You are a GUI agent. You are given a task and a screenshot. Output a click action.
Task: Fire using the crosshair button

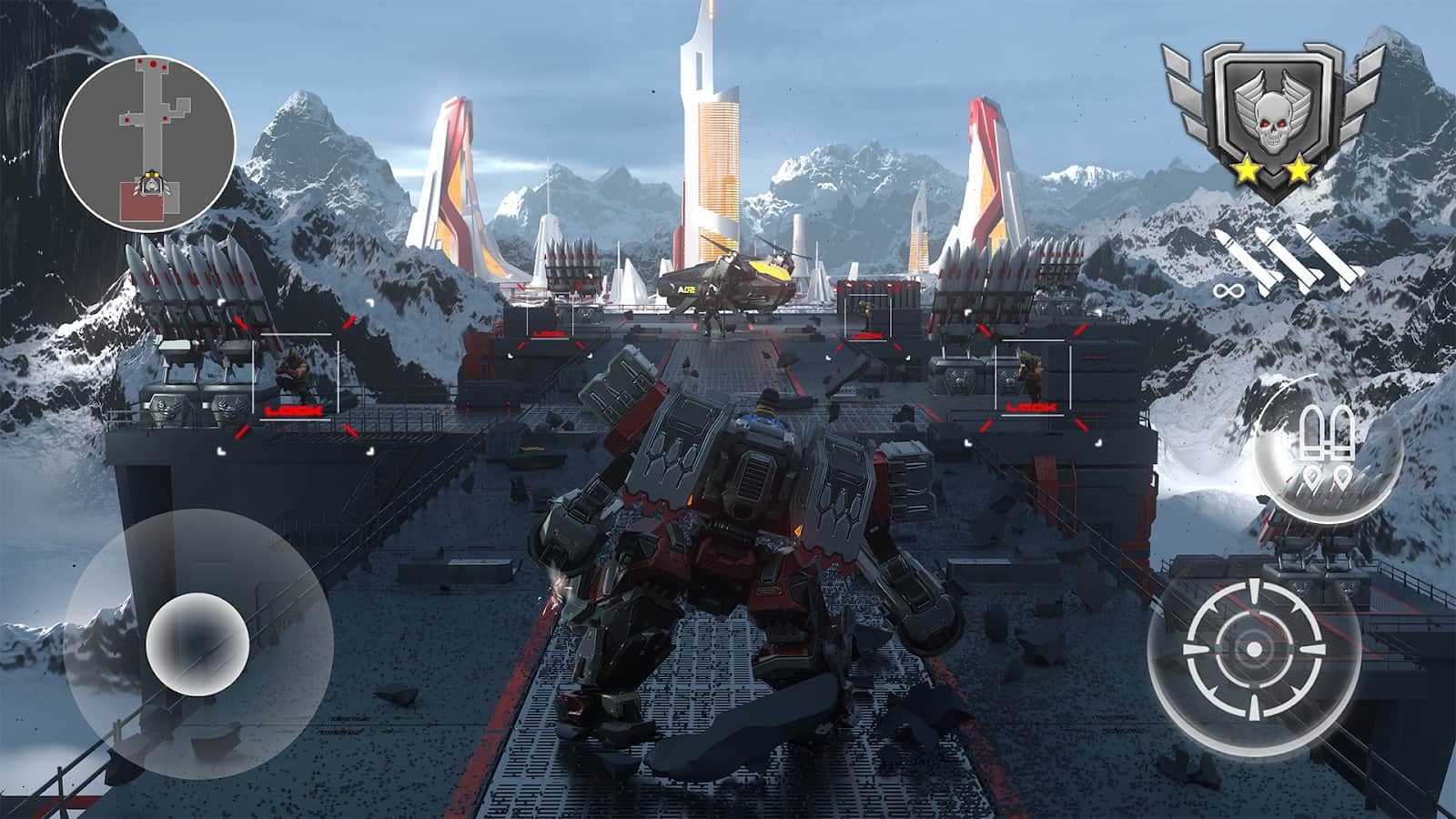[1253, 649]
